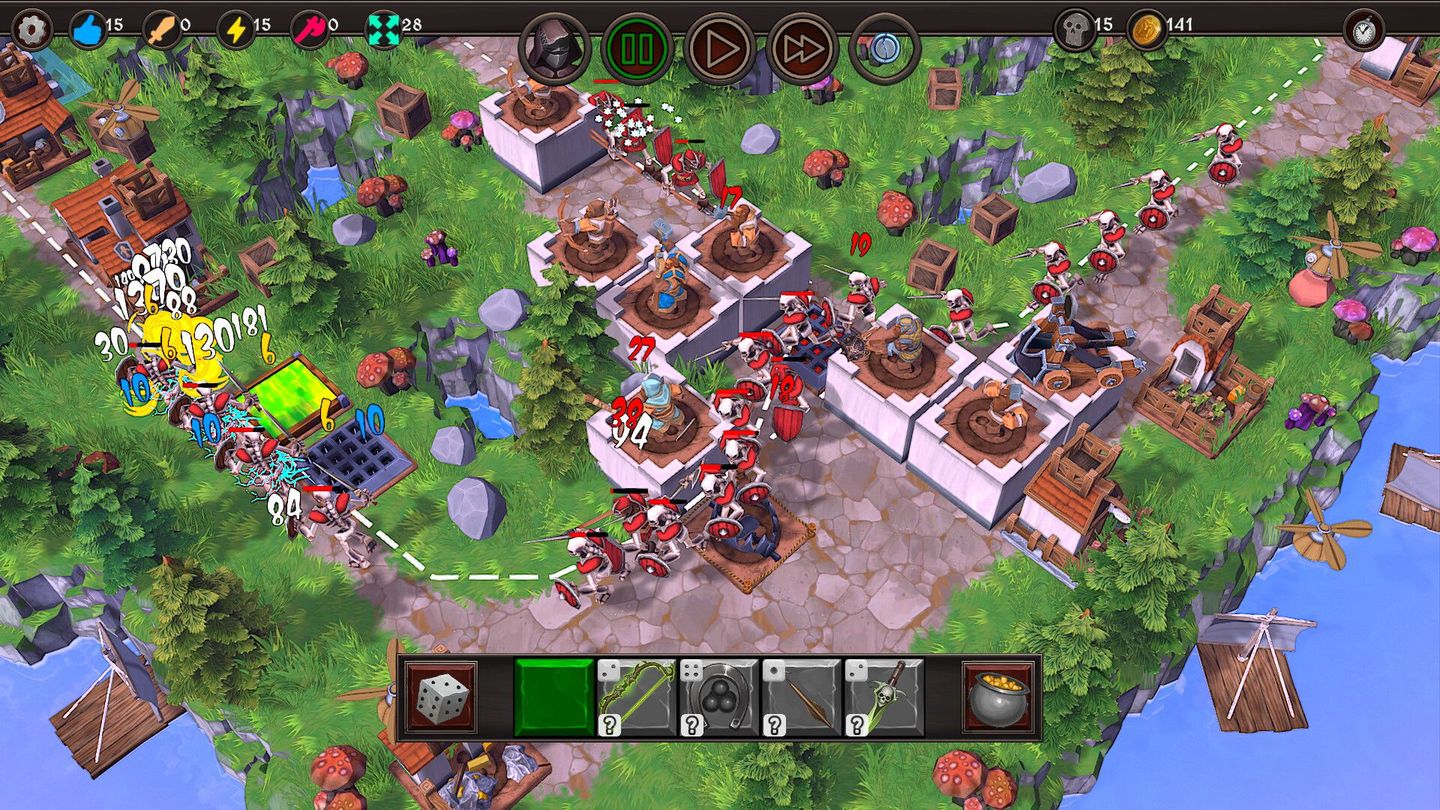Click the teal arrows resource icon
The height and width of the screenshot is (810, 1440).
(382, 27)
